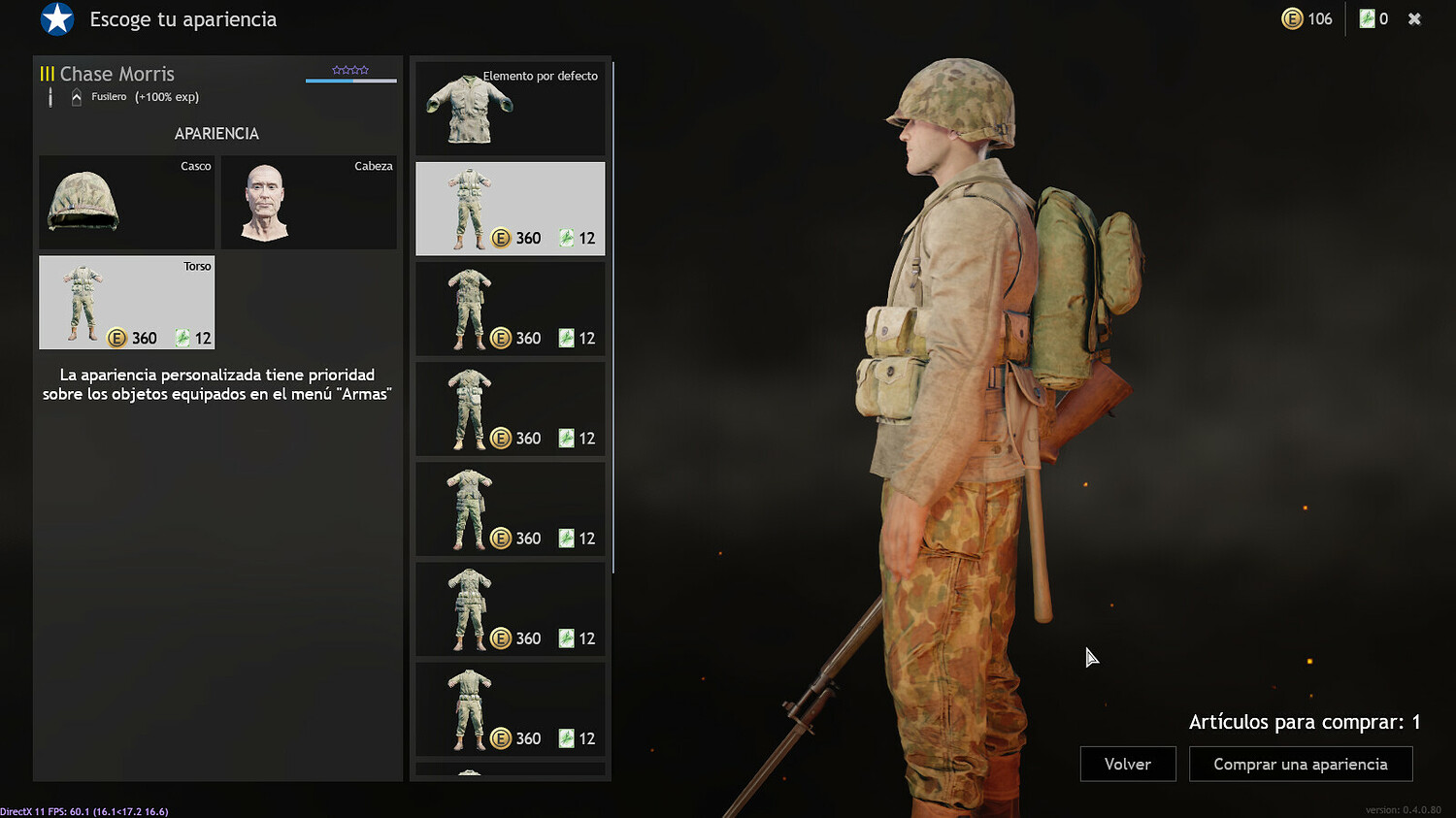Click the rank chevron icon beside Fusilero
1456x818 pixels.
(76, 96)
